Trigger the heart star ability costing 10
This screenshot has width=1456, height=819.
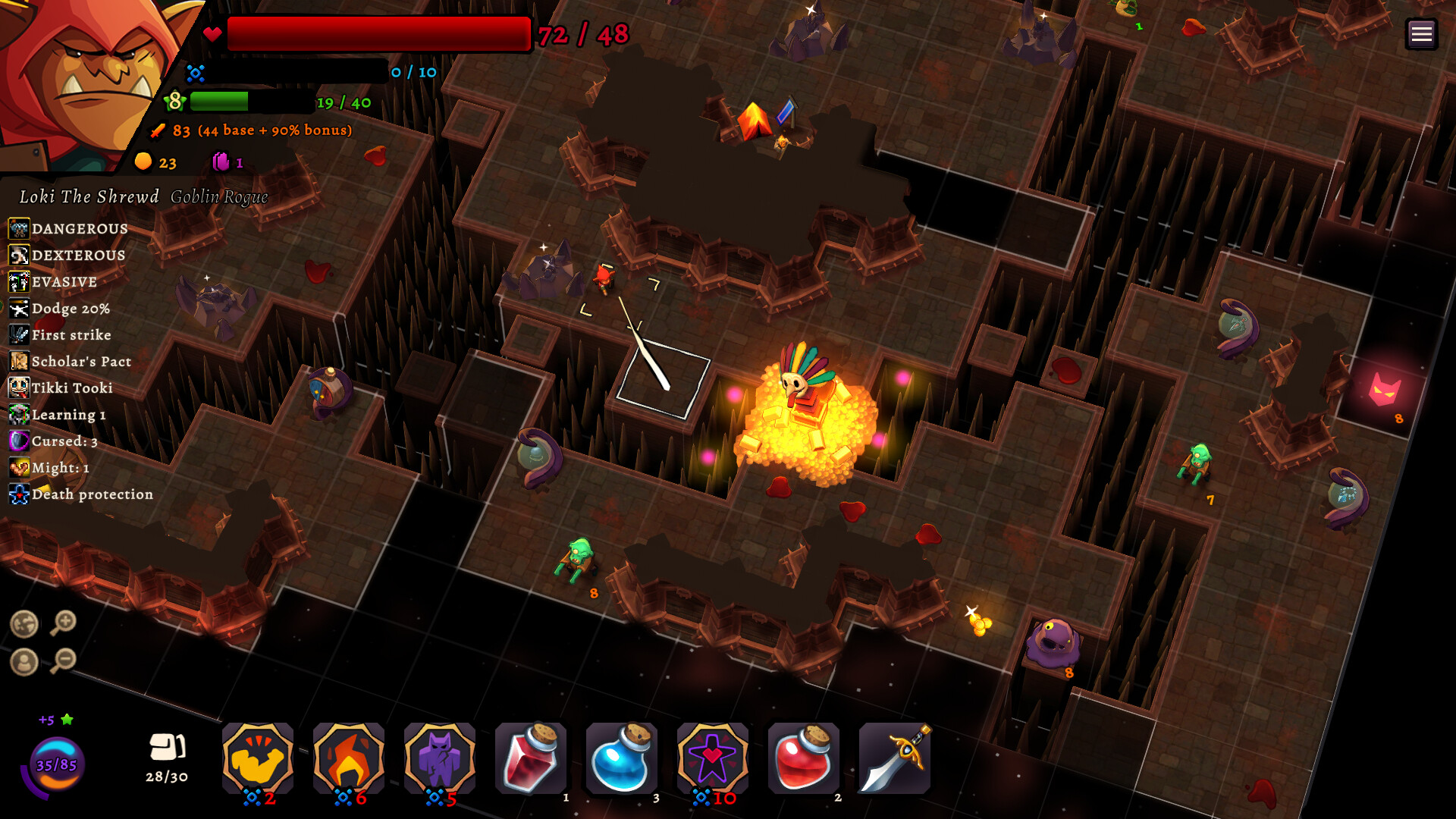click(x=712, y=758)
